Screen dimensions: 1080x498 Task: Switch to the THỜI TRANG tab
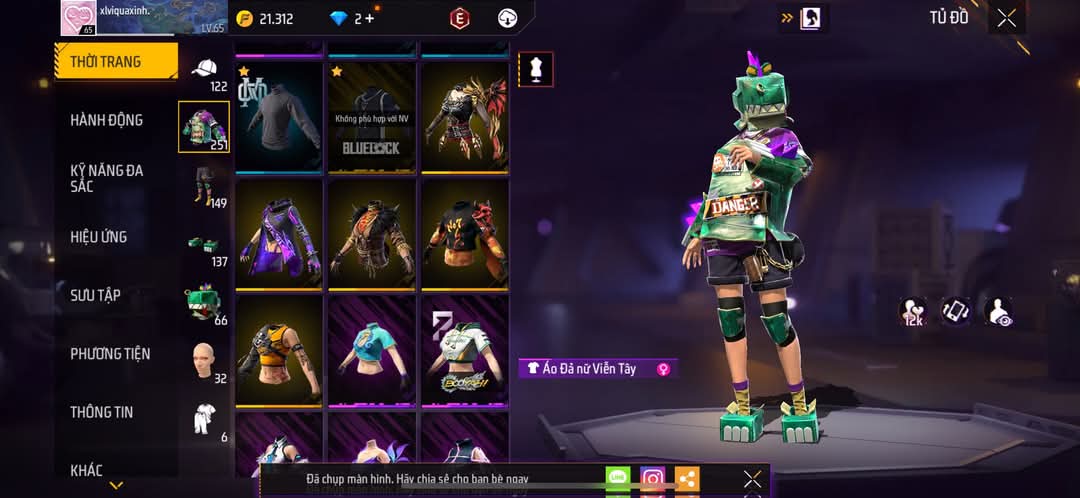point(115,61)
